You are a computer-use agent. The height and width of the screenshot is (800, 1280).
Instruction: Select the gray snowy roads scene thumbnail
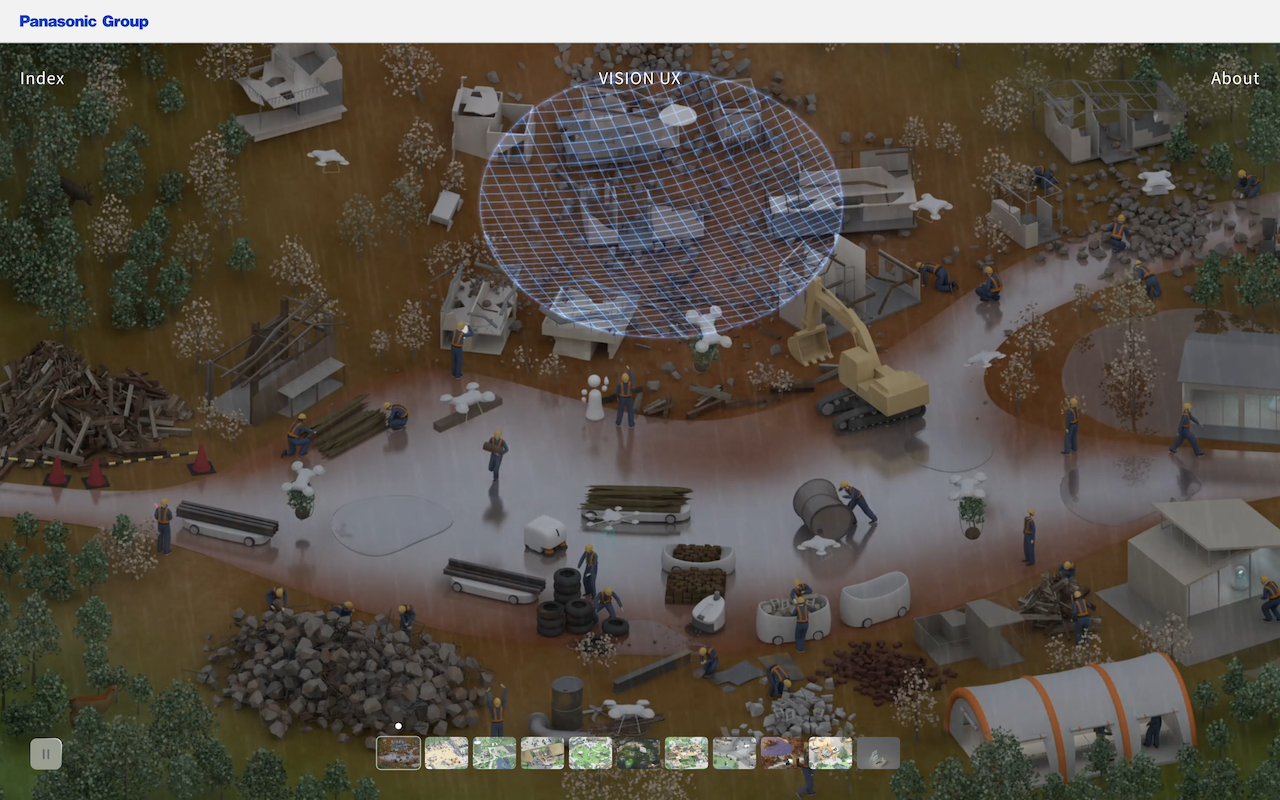tap(734, 753)
